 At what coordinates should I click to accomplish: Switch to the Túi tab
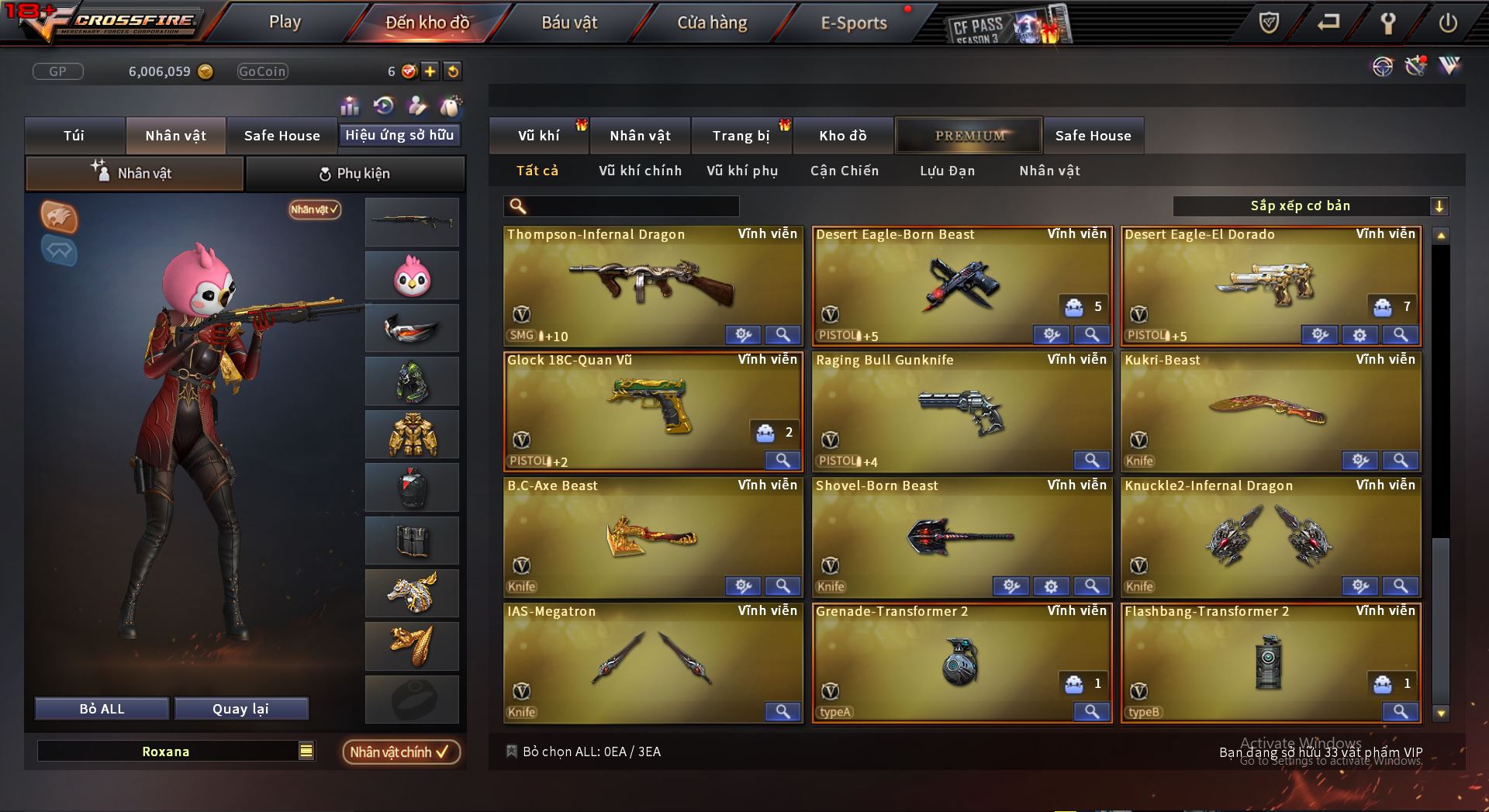tap(74, 136)
